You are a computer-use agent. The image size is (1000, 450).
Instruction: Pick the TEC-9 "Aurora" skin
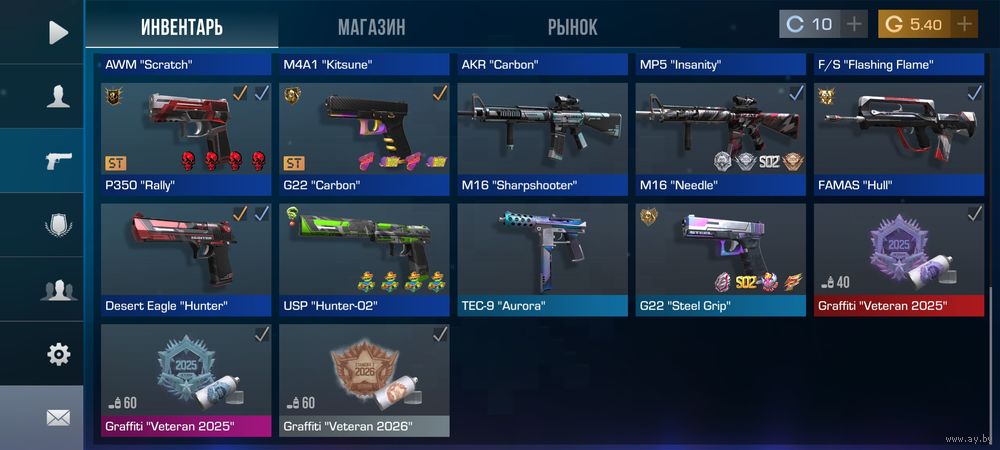542,259
